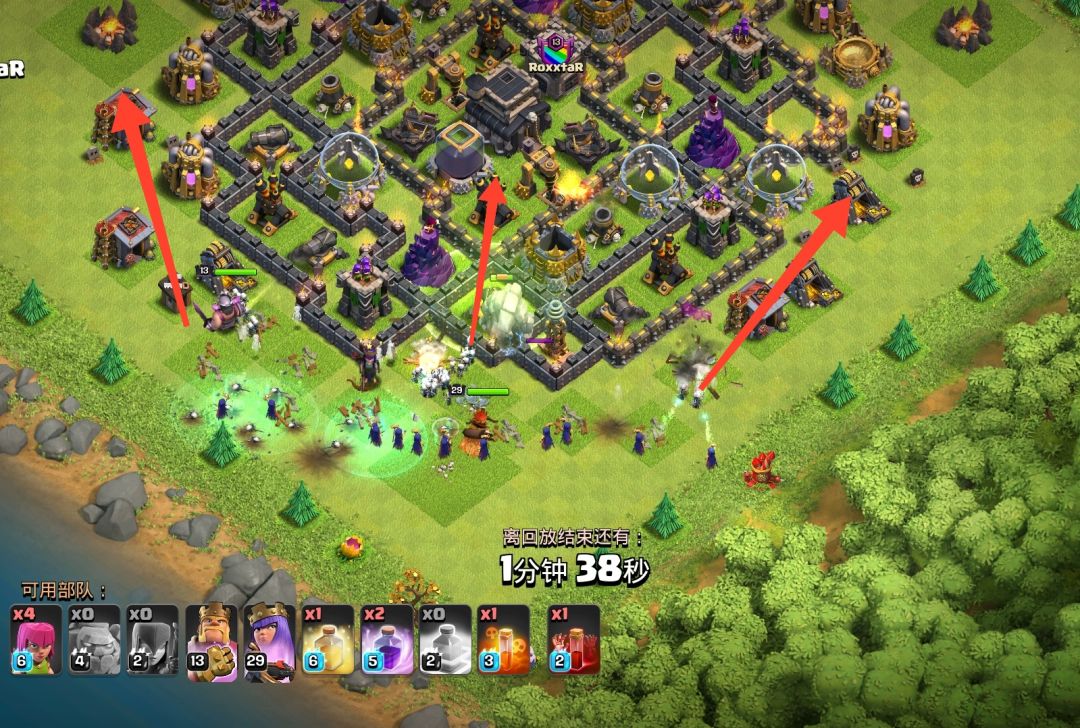
Task: Select the greyed-out Golem troop card
Action: click(94, 640)
